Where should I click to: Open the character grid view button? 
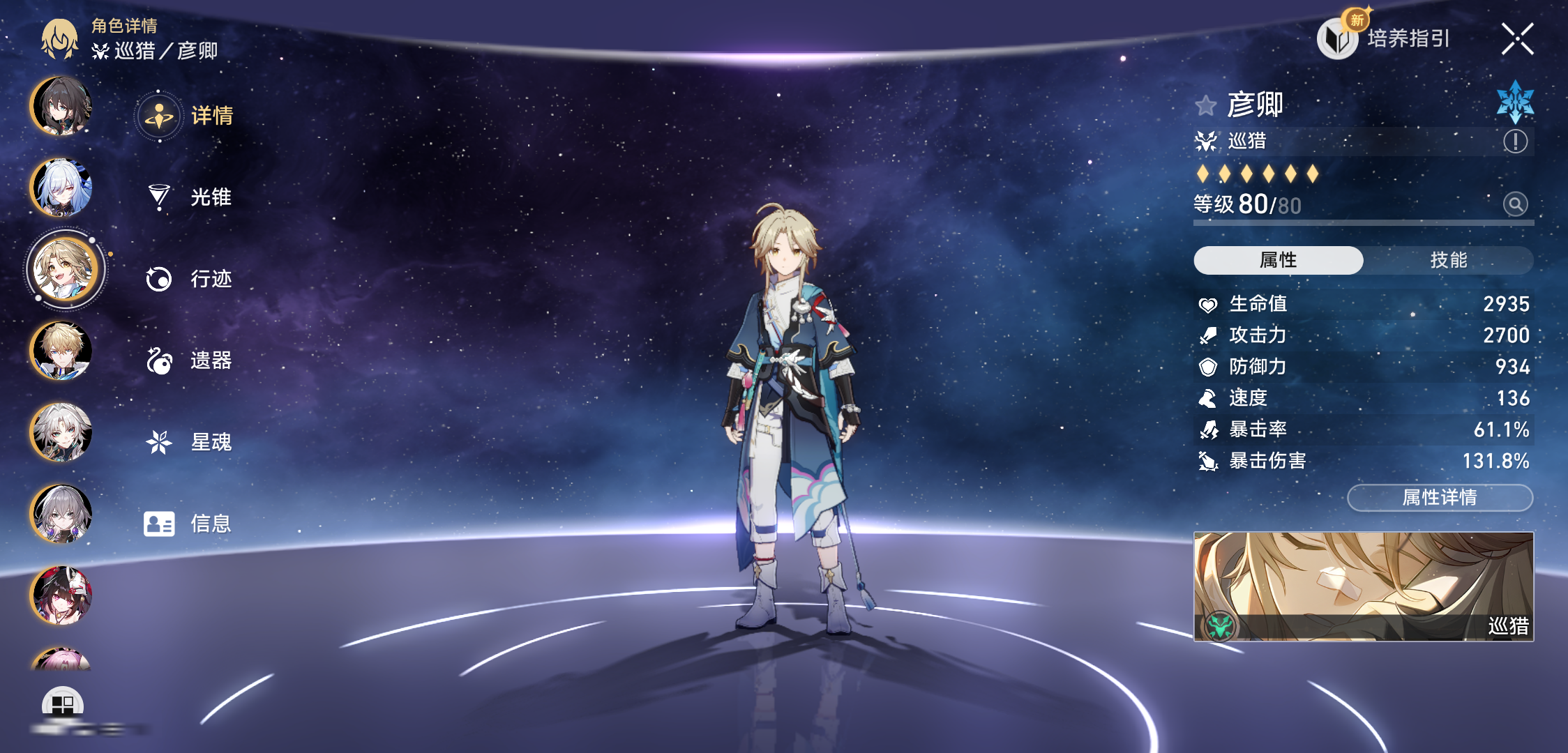coord(62,704)
